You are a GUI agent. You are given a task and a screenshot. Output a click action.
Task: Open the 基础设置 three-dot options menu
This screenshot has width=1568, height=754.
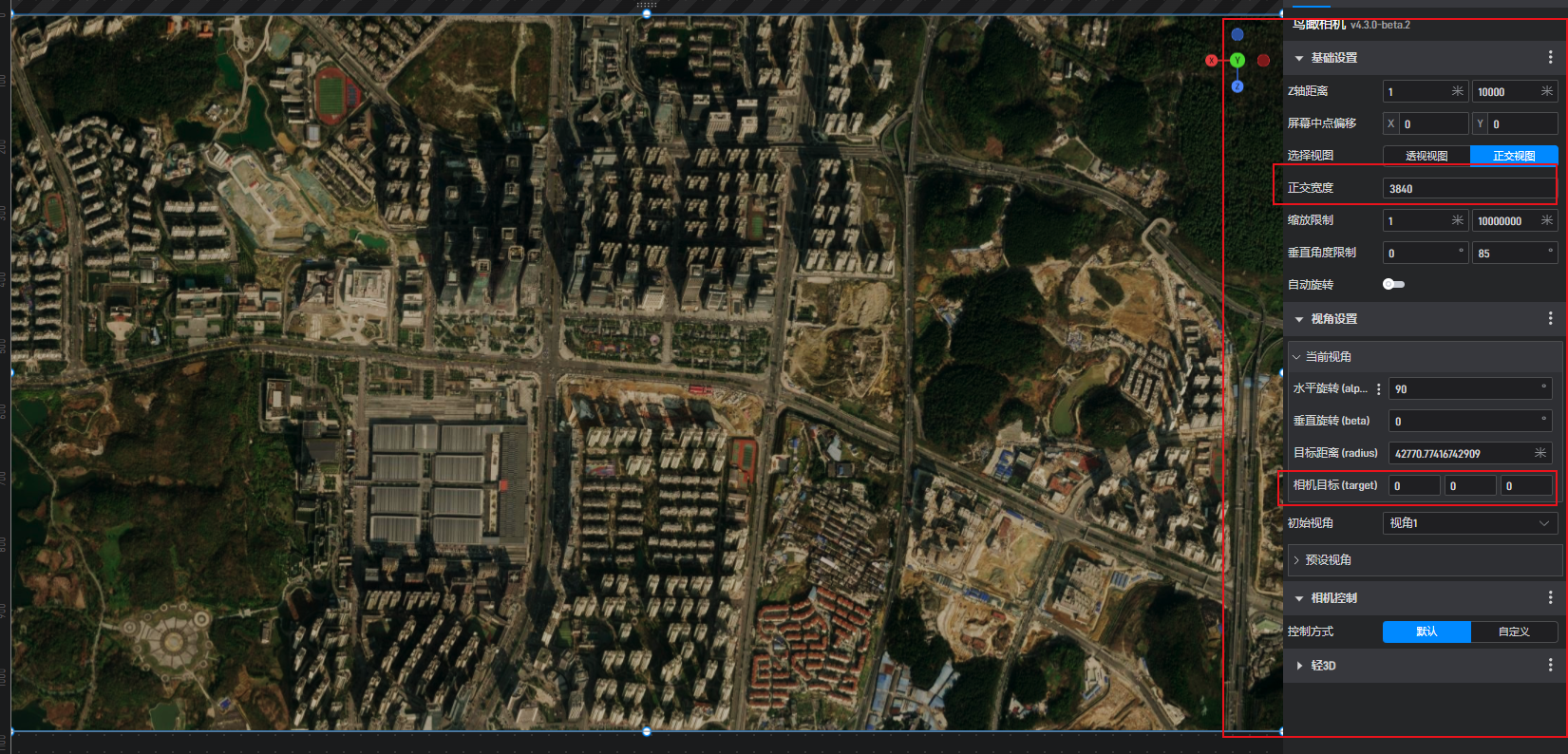pyautogui.click(x=1551, y=58)
